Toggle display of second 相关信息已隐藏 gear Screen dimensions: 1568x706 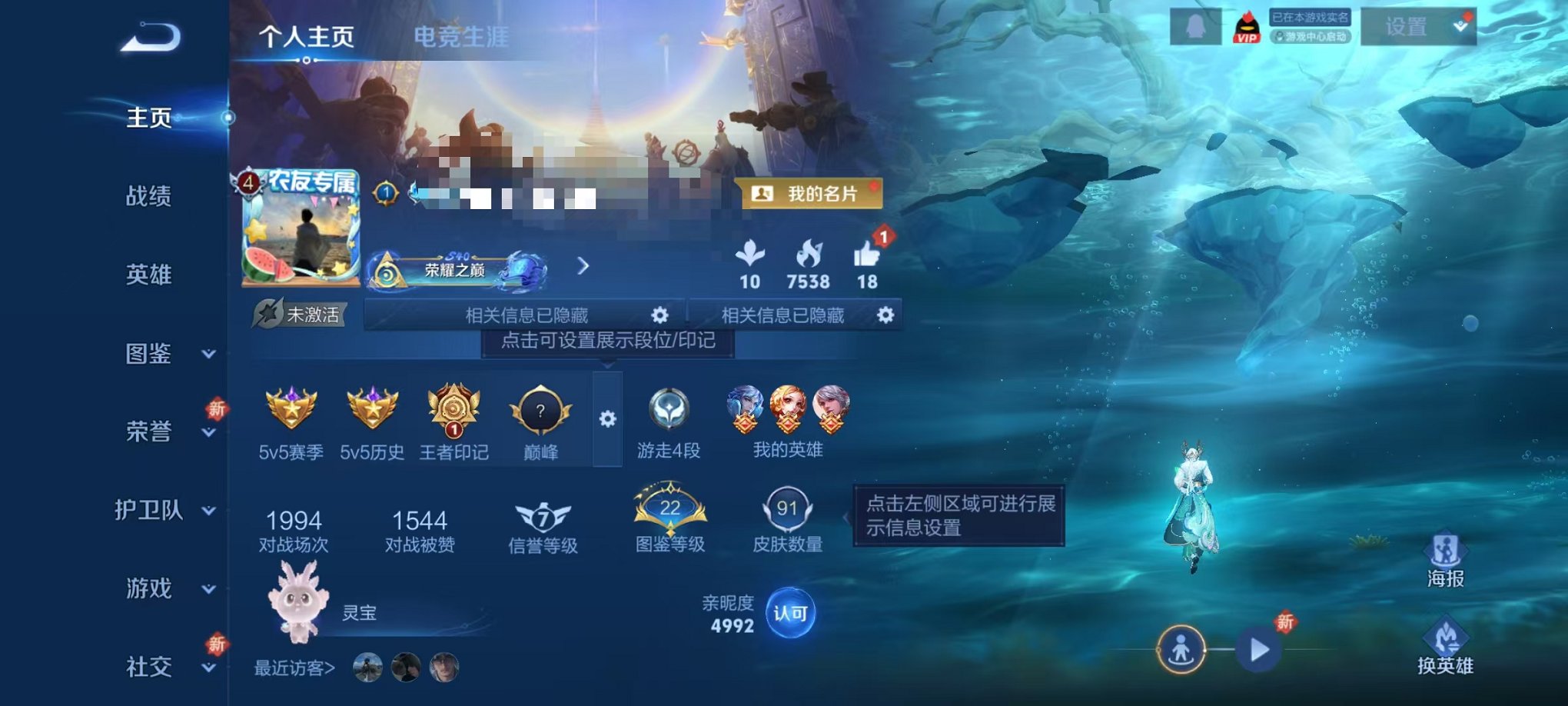[884, 314]
